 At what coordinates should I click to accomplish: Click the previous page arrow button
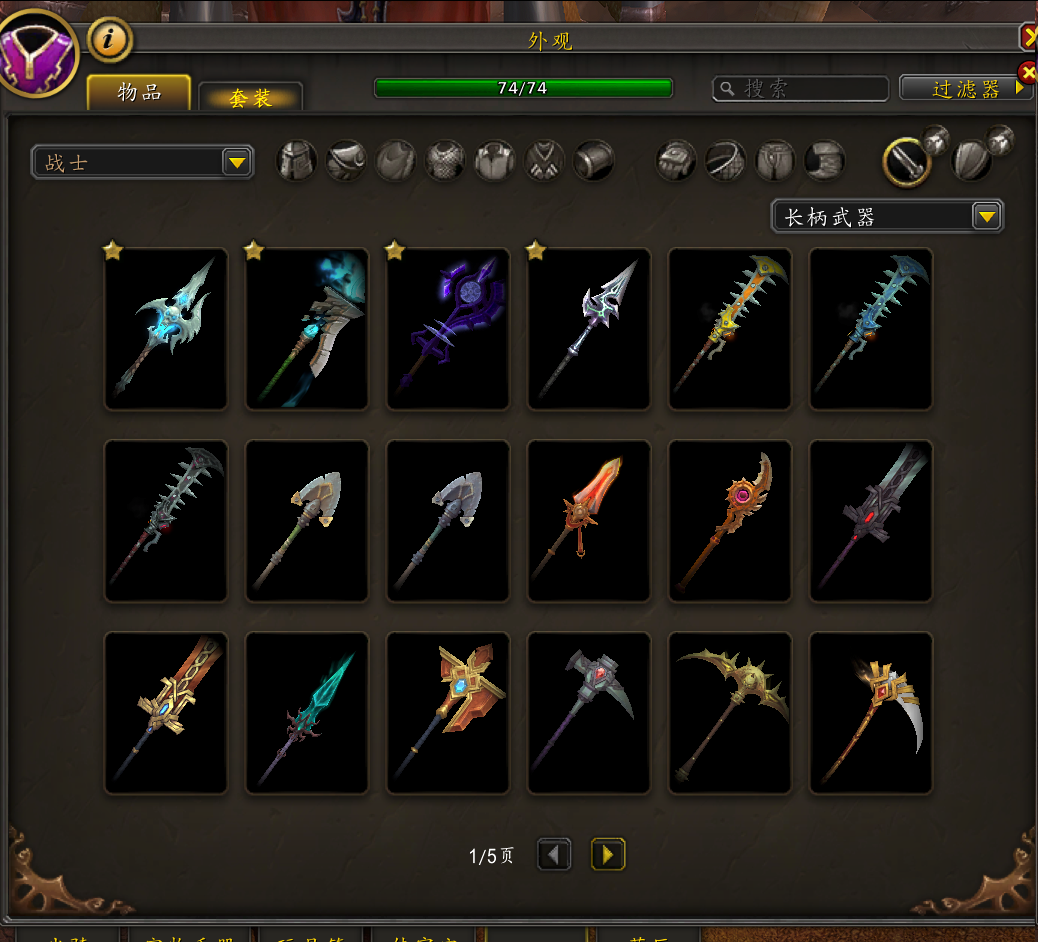555,855
